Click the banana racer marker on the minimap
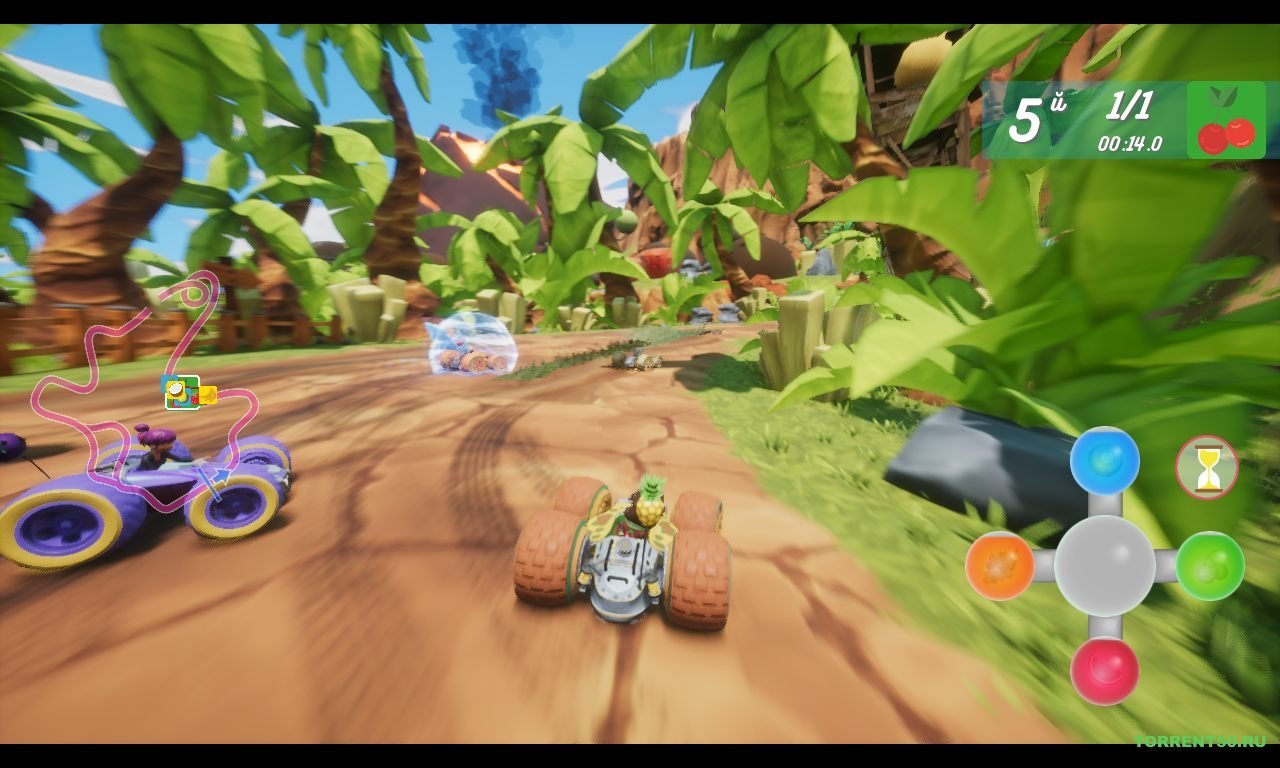Image resolution: width=1280 pixels, height=768 pixels. click(208, 395)
